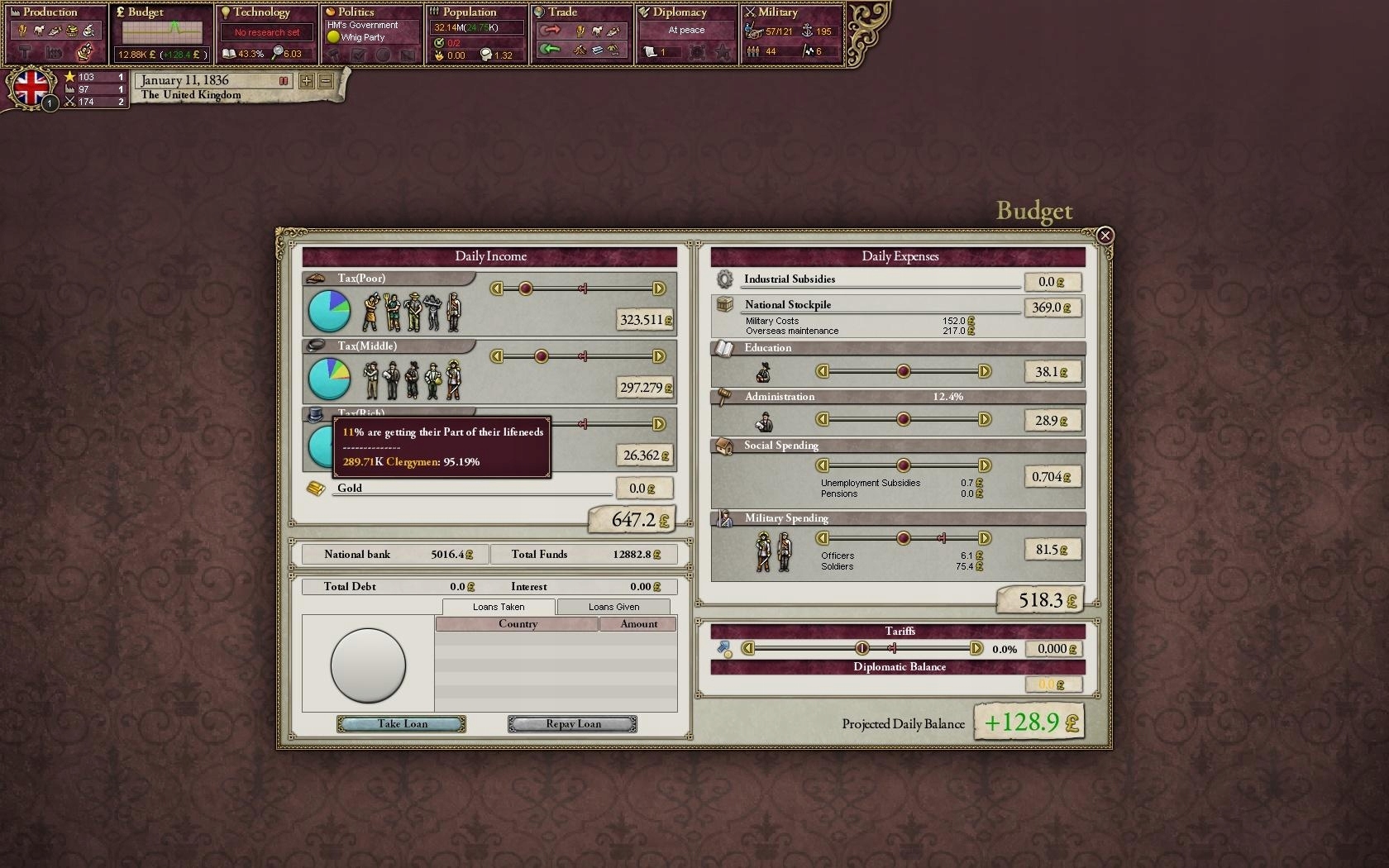
Task: Click the Repay Loan button
Action: 571,723
